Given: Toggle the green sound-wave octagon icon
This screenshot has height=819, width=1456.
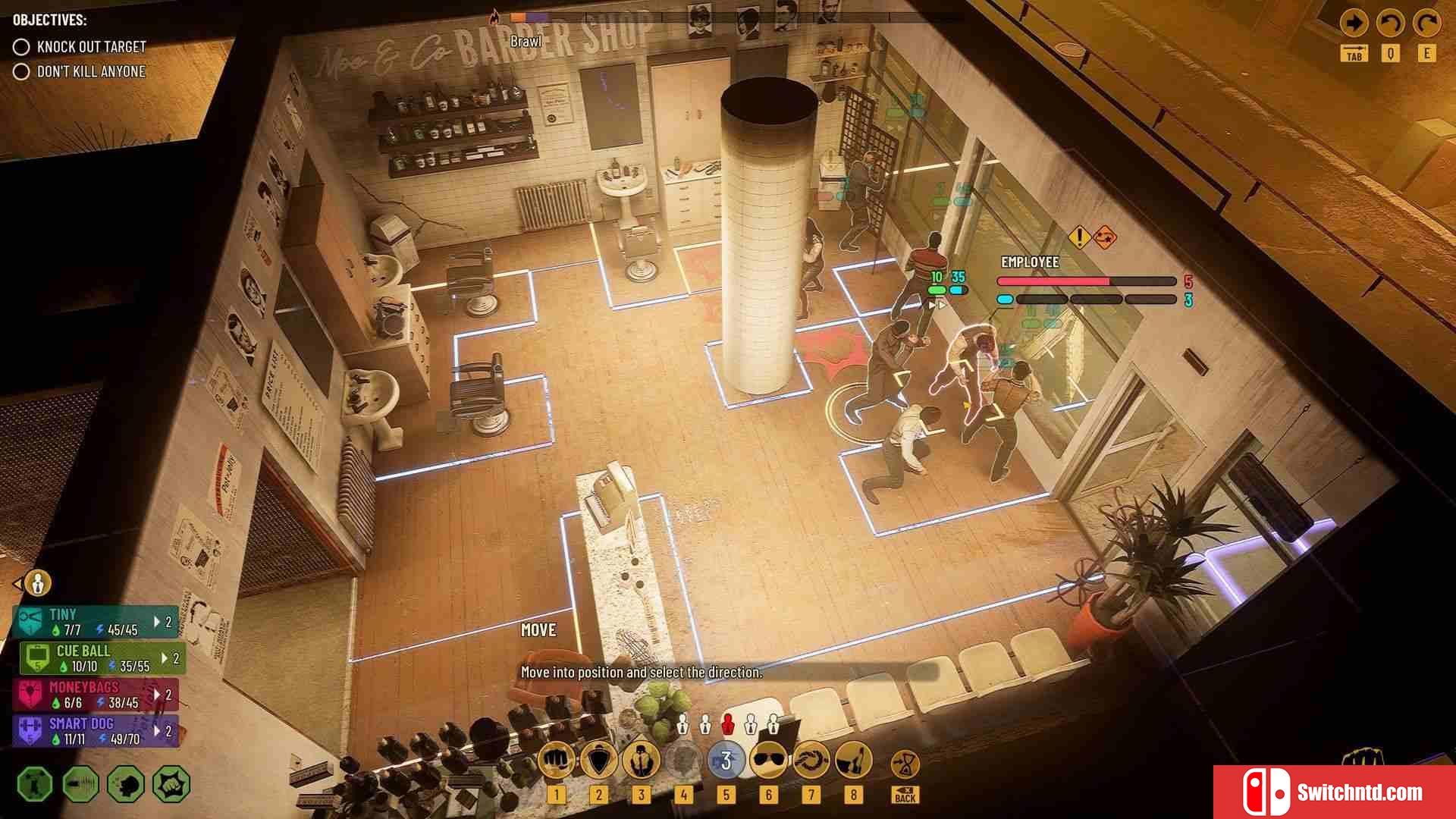Looking at the screenshot, I should 80,784.
